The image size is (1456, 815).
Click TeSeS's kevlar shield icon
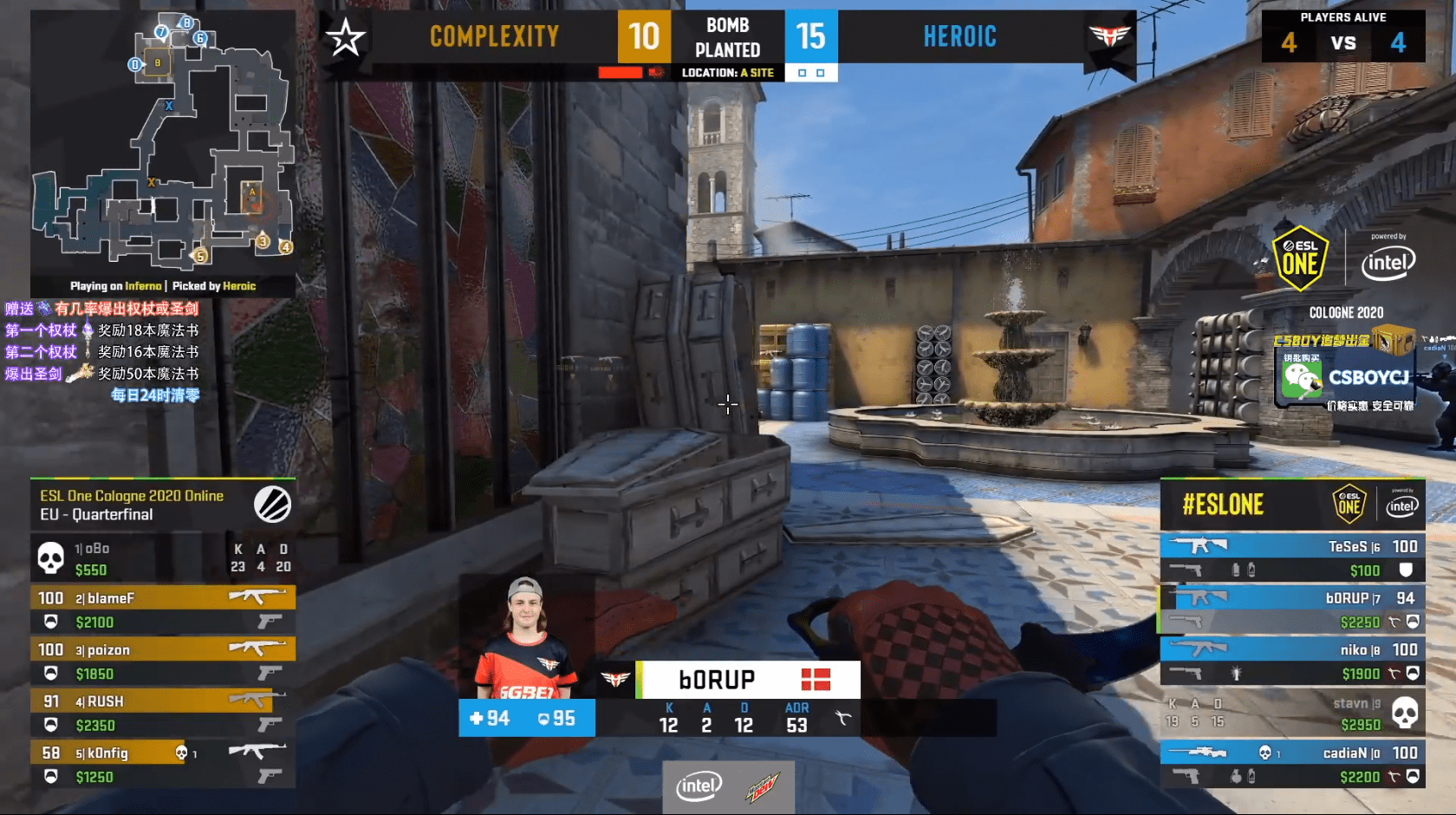(x=1407, y=570)
